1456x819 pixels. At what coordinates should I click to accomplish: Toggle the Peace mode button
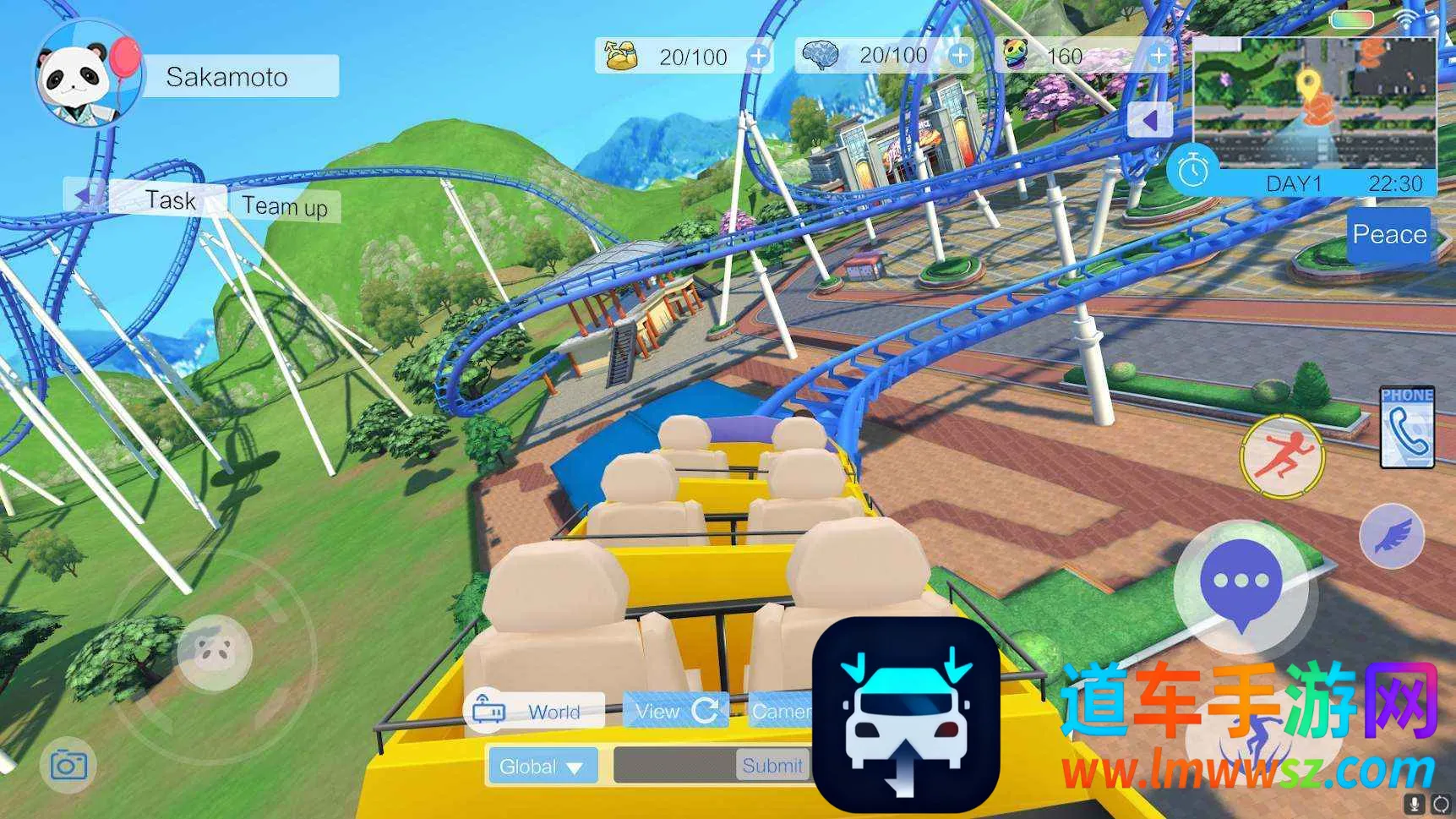click(x=1388, y=234)
